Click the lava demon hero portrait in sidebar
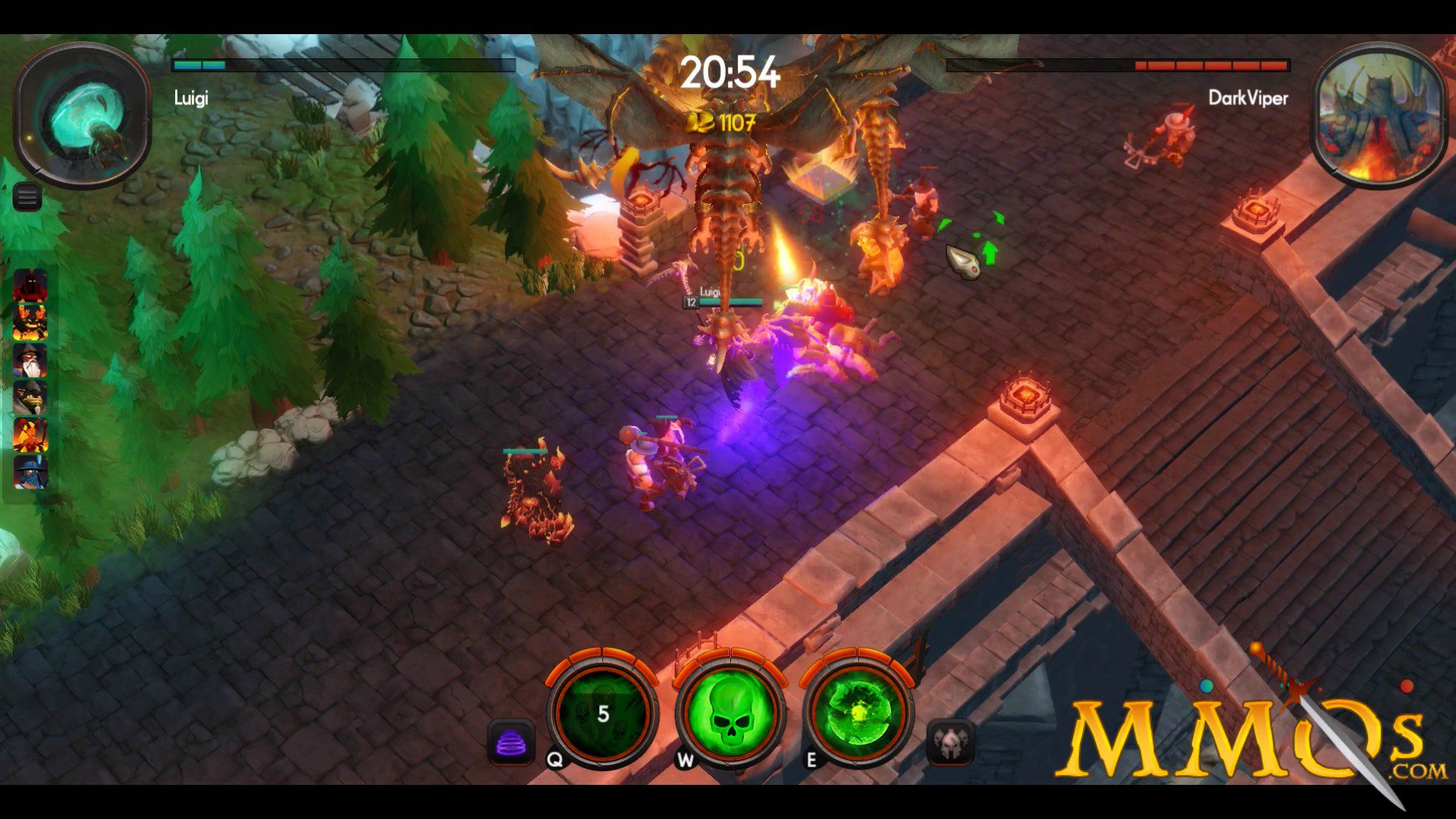 click(x=30, y=322)
